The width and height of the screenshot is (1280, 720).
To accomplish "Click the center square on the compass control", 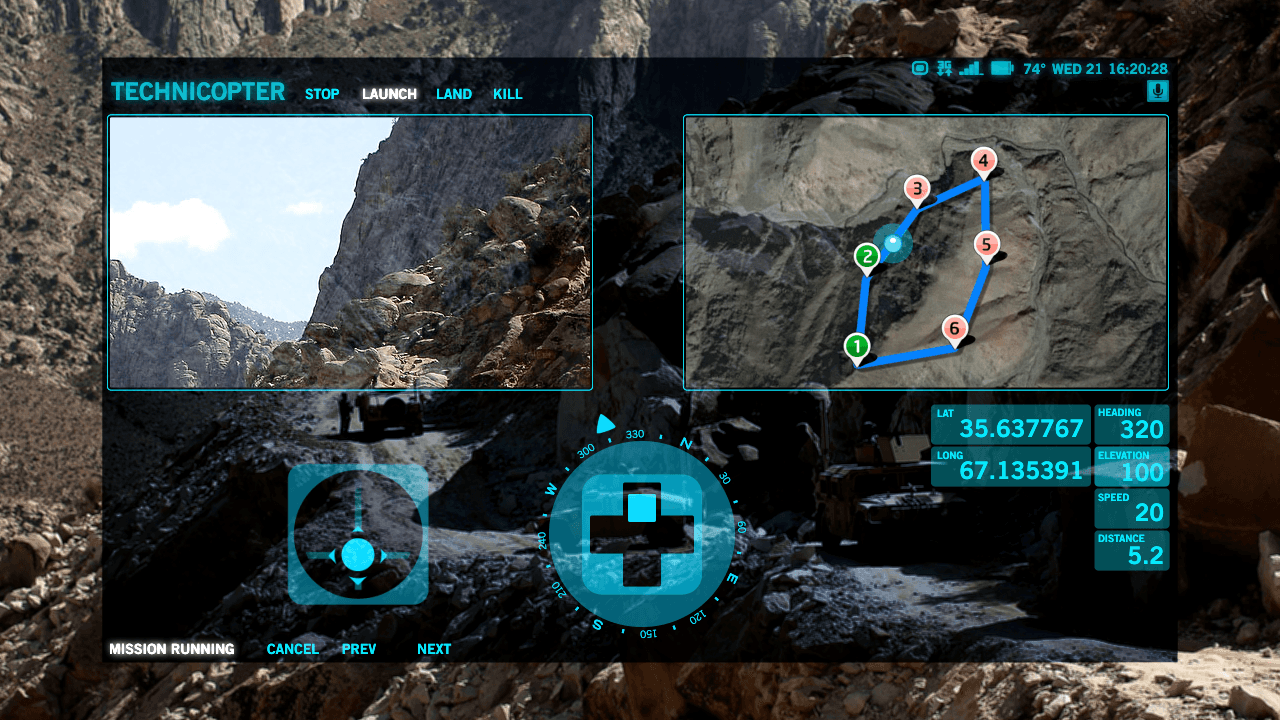I will pyautogui.click(x=641, y=506).
